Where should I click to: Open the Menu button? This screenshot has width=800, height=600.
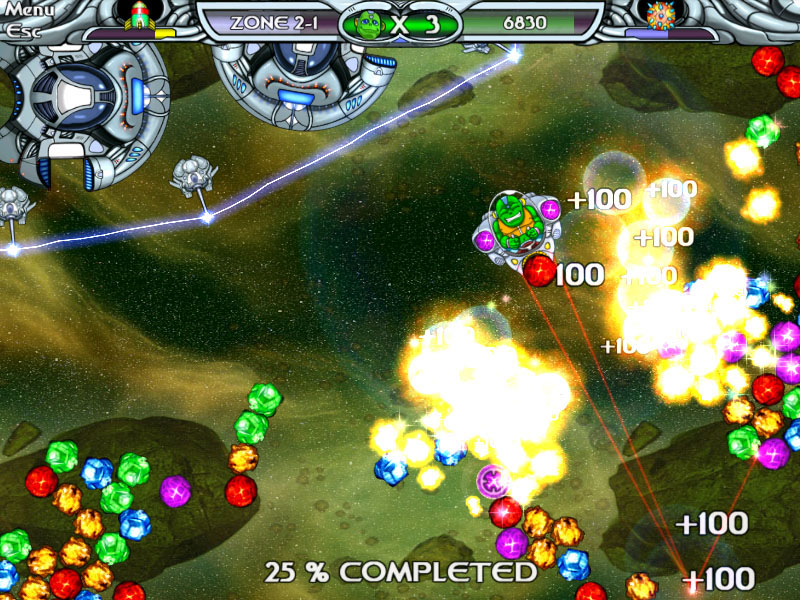[28, 11]
